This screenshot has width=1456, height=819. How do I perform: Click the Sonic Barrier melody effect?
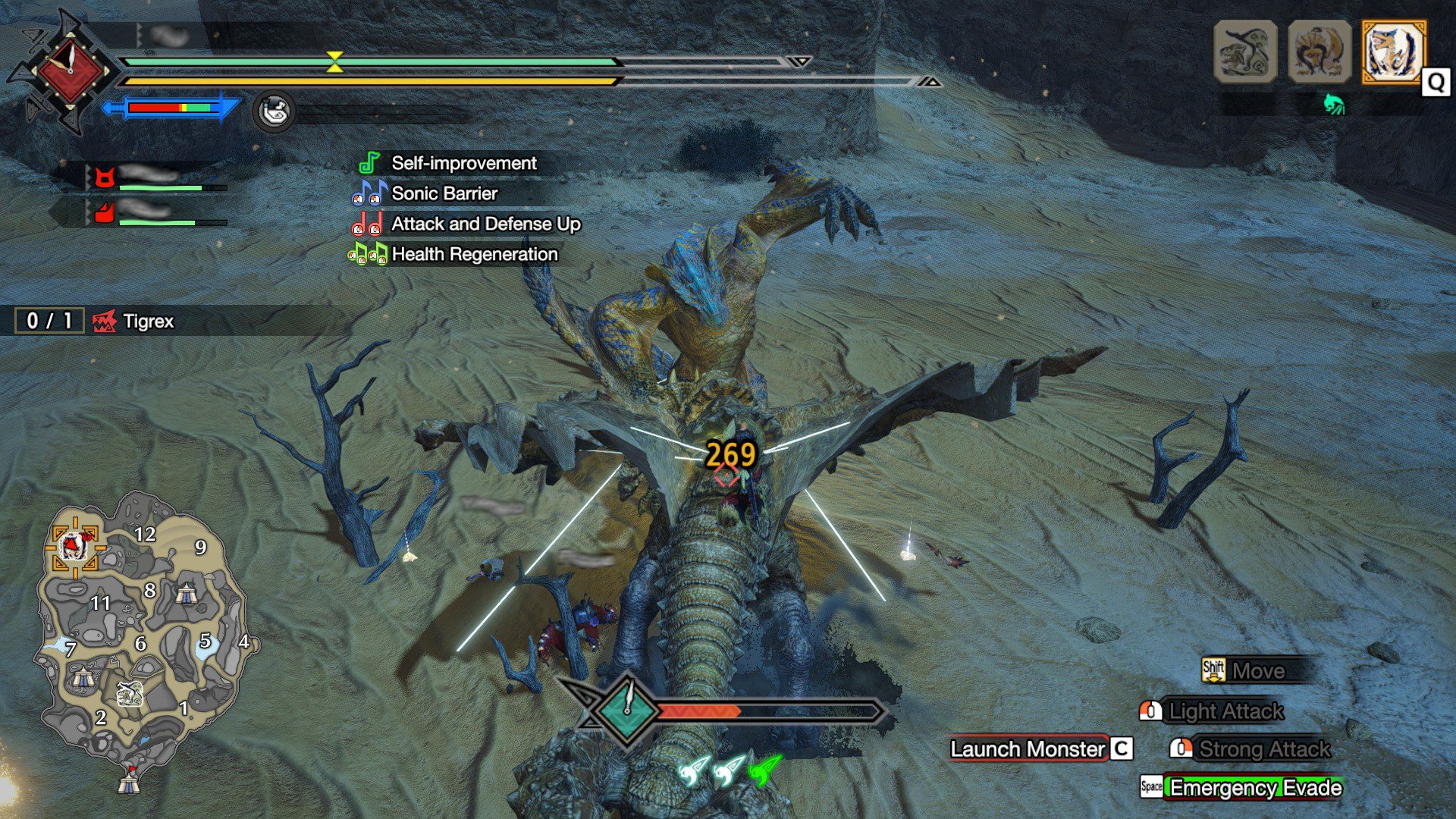[444, 193]
